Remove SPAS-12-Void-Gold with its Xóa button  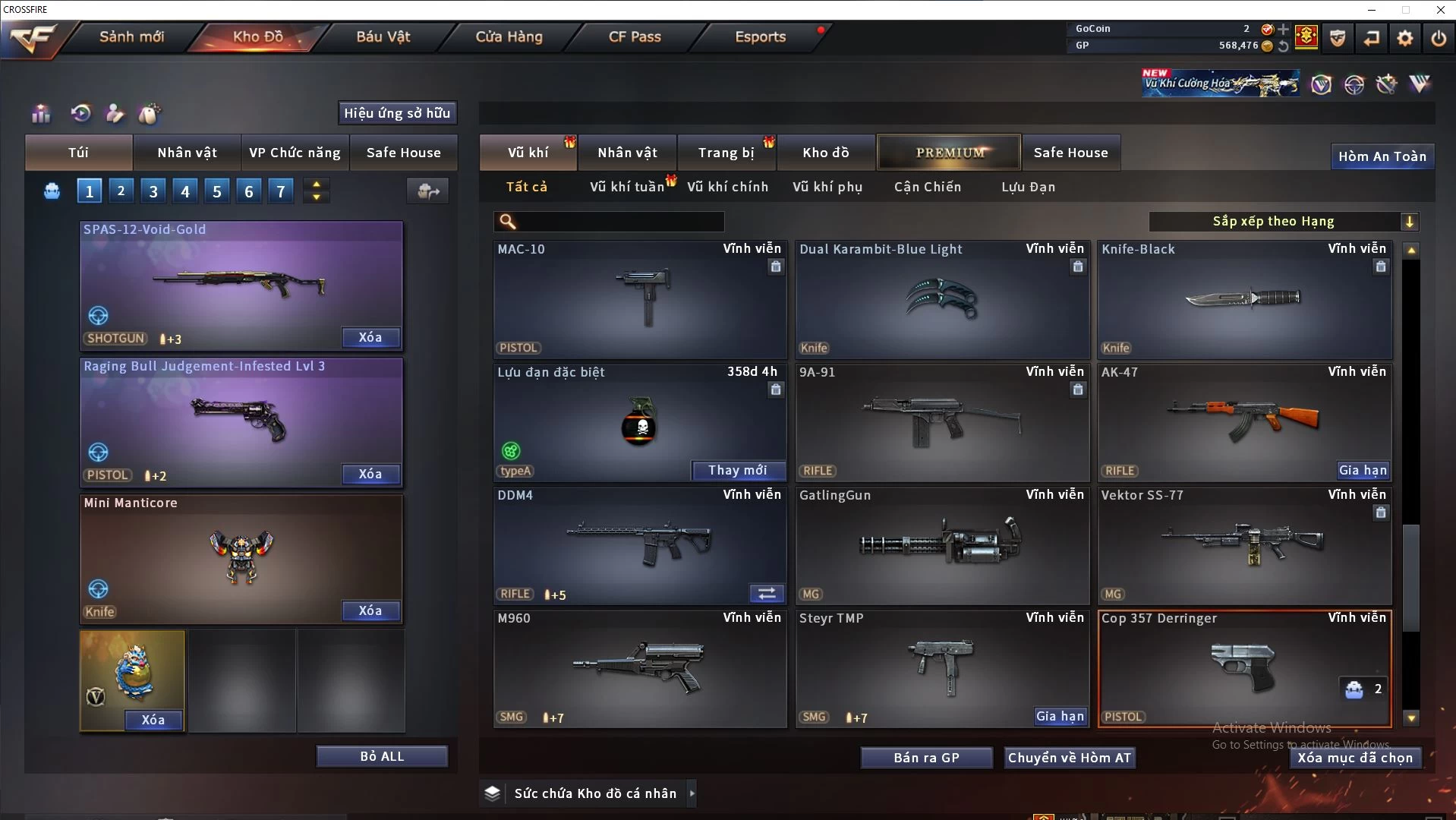370,338
